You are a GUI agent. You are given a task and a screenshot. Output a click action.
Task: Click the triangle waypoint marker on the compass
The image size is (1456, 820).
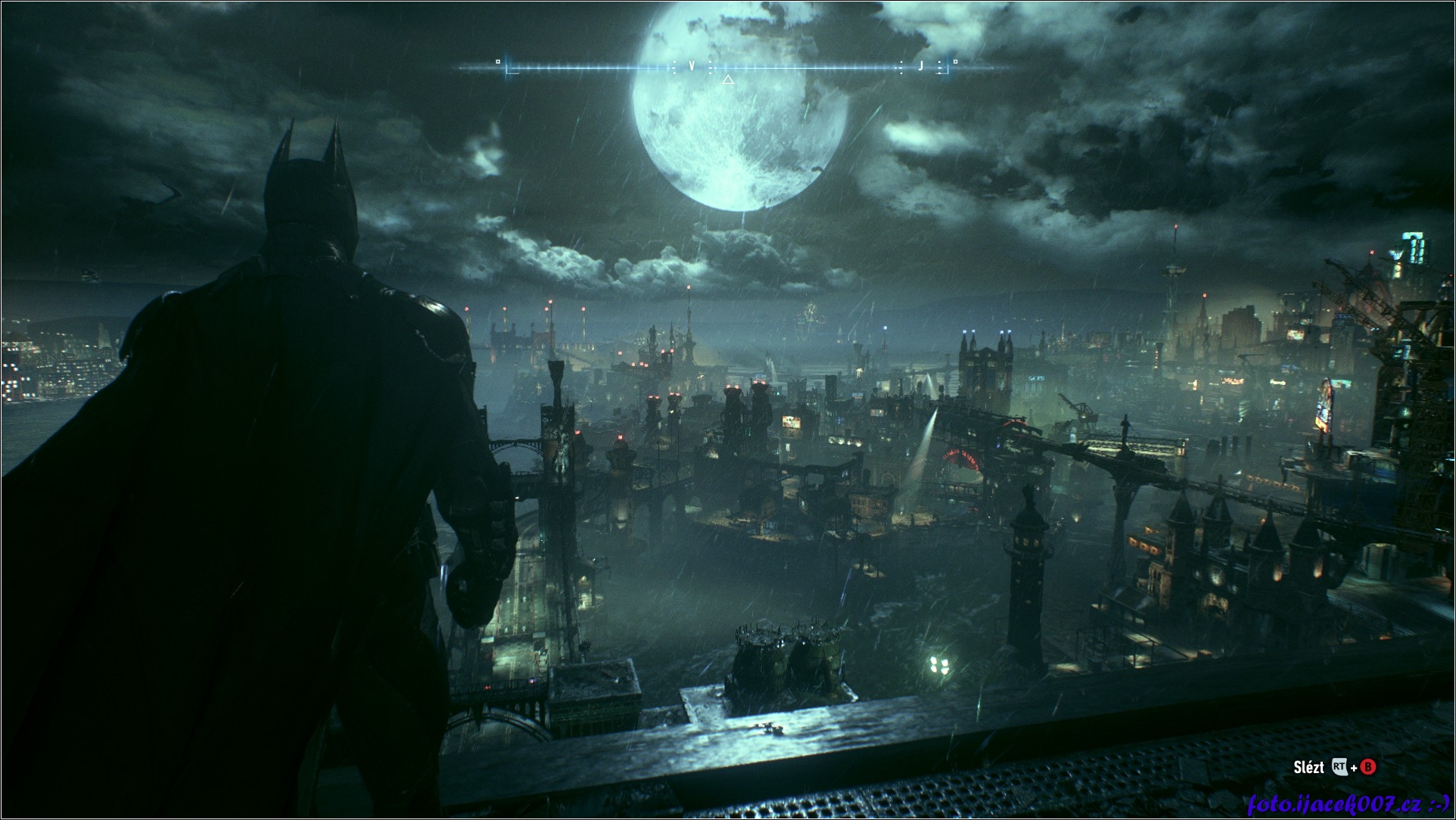(728, 79)
